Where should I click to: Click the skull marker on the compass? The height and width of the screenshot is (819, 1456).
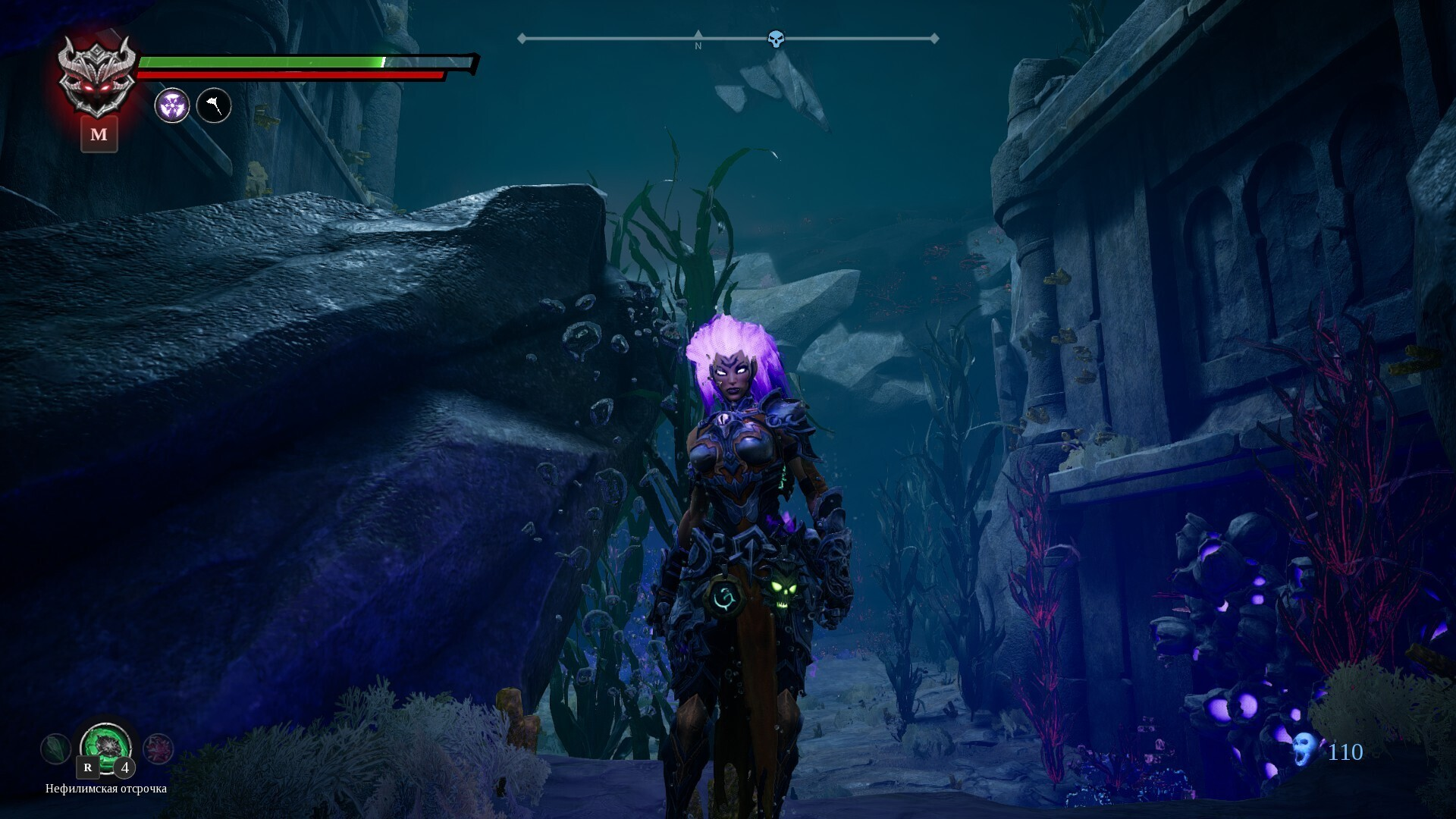pyautogui.click(x=775, y=39)
